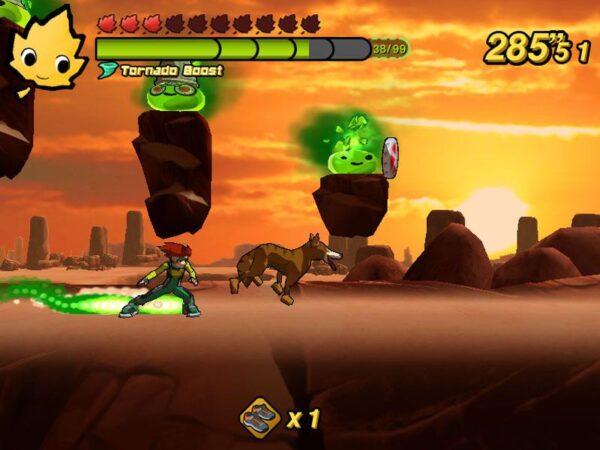Viewport: 600px width, 450px height.
Task: Select the sneakers item icon
Action: pyautogui.click(x=260, y=416)
